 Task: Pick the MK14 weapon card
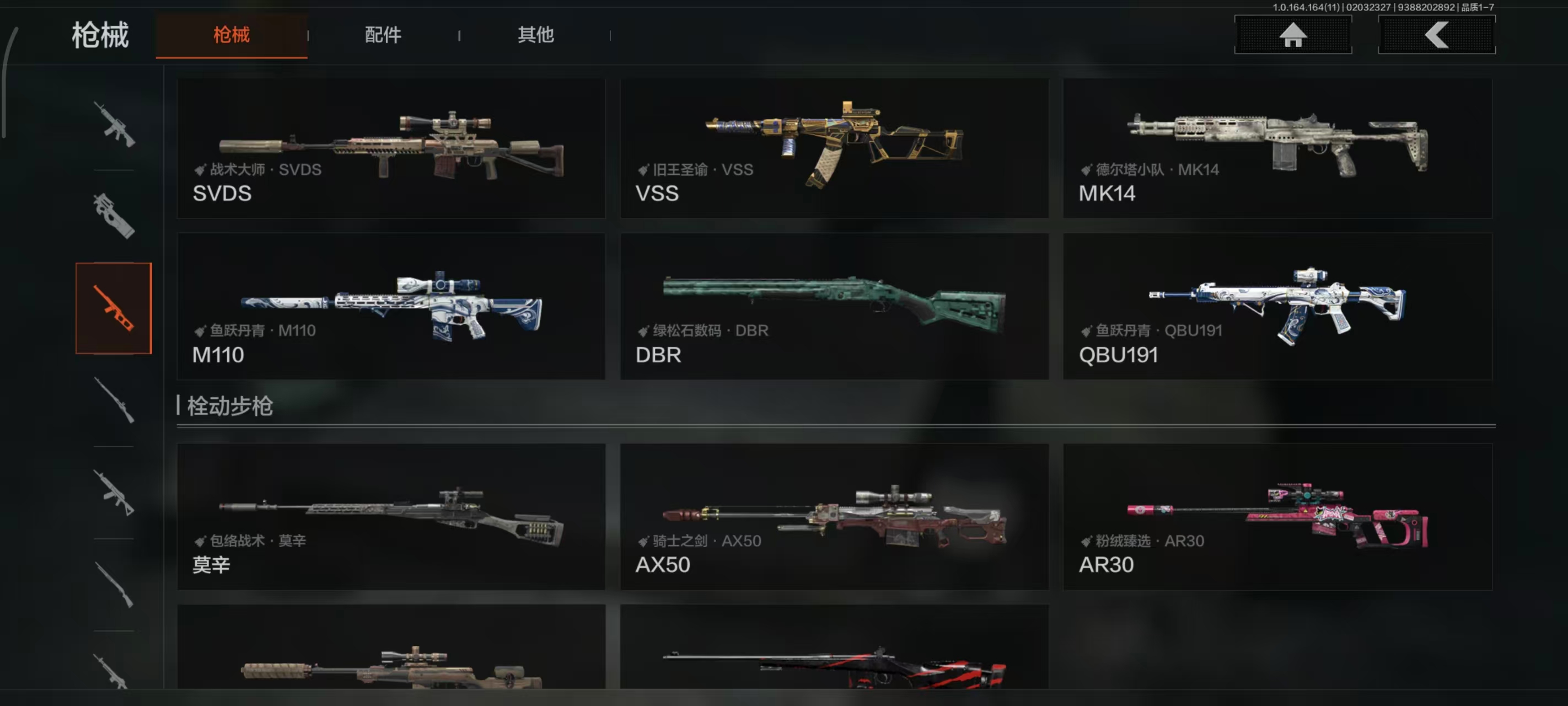click(1277, 148)
